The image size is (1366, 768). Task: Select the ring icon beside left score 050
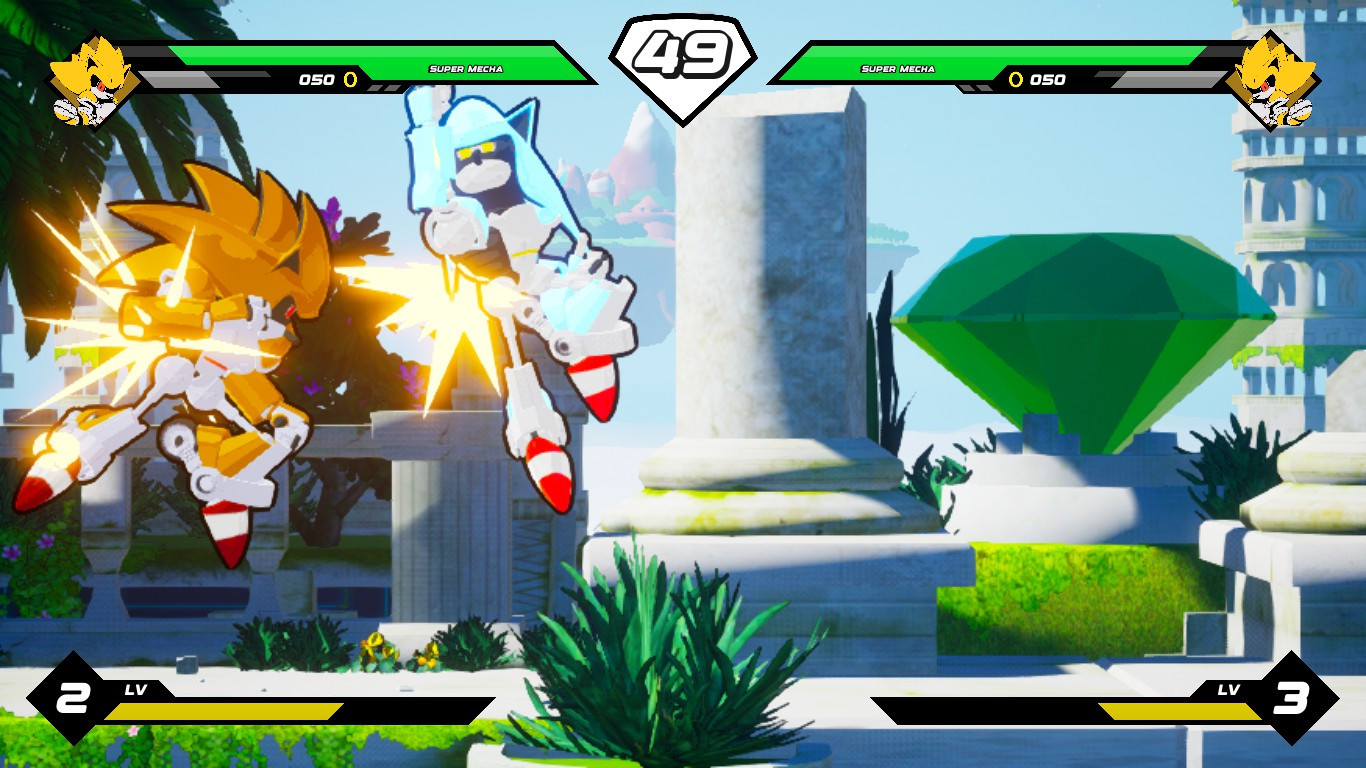(x=349, y=81)
